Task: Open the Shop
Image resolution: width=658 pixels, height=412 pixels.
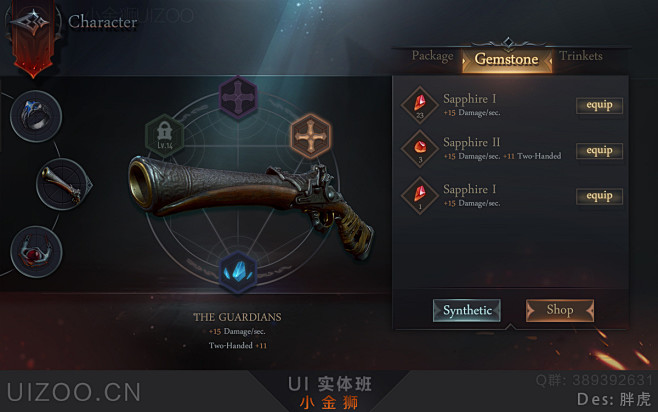Action: [559, 310]
